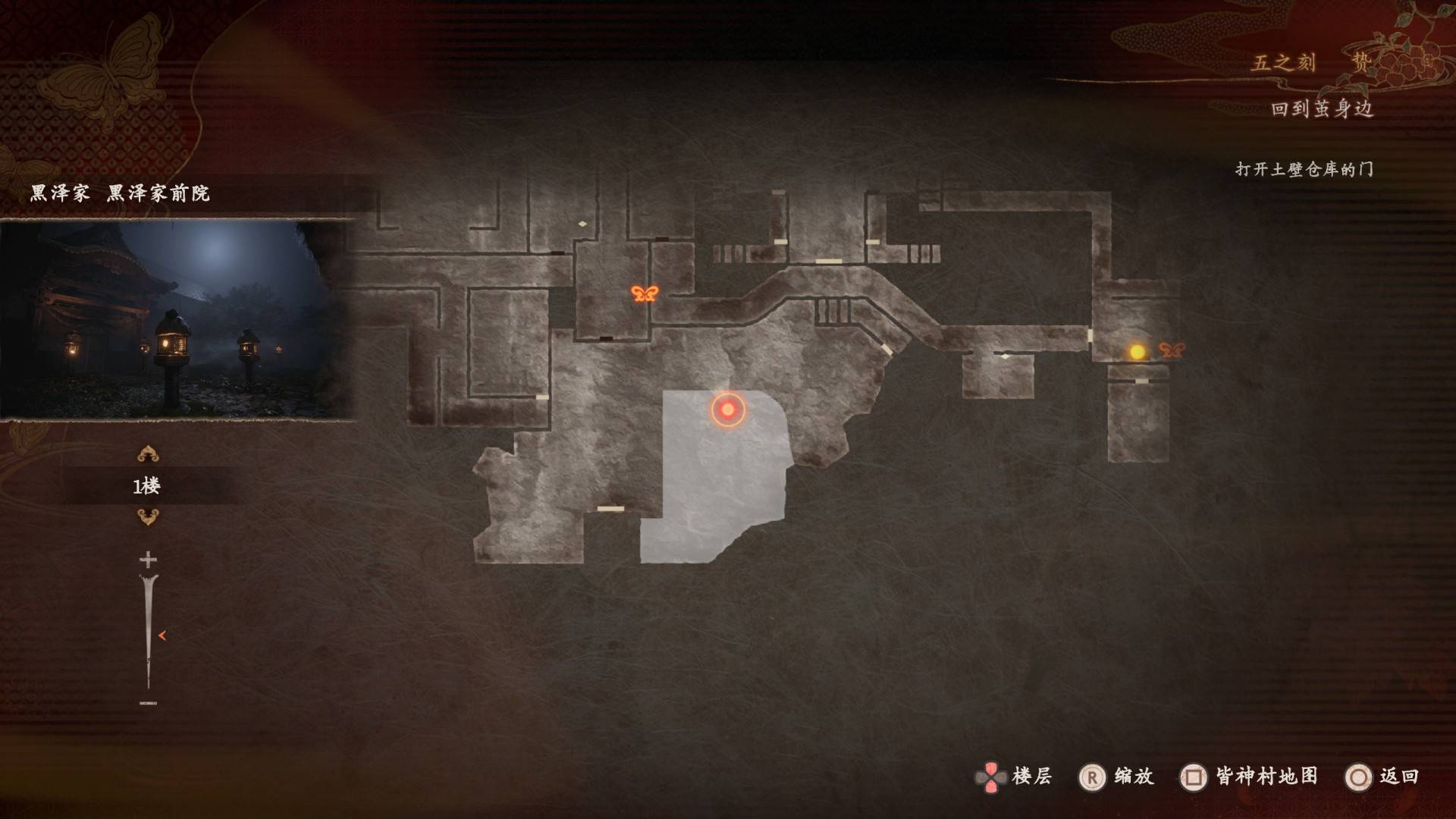The image size is (1456, 819).
Task: Select the red player location marker
Action: click(728, 409)
